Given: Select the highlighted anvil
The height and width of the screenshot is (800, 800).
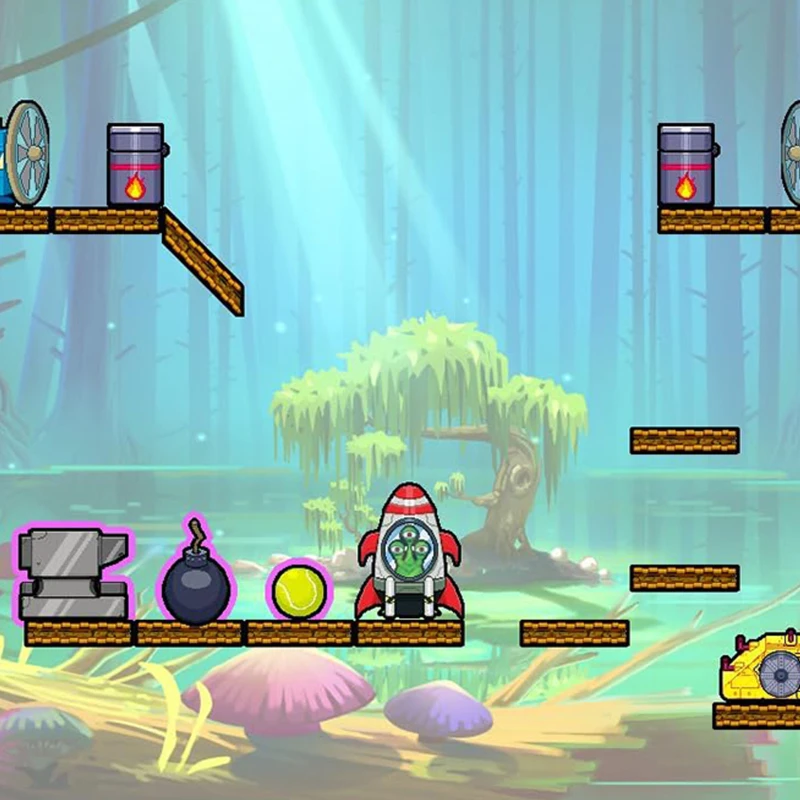Looking at the screenshot, I should click(x=73, y=574).
